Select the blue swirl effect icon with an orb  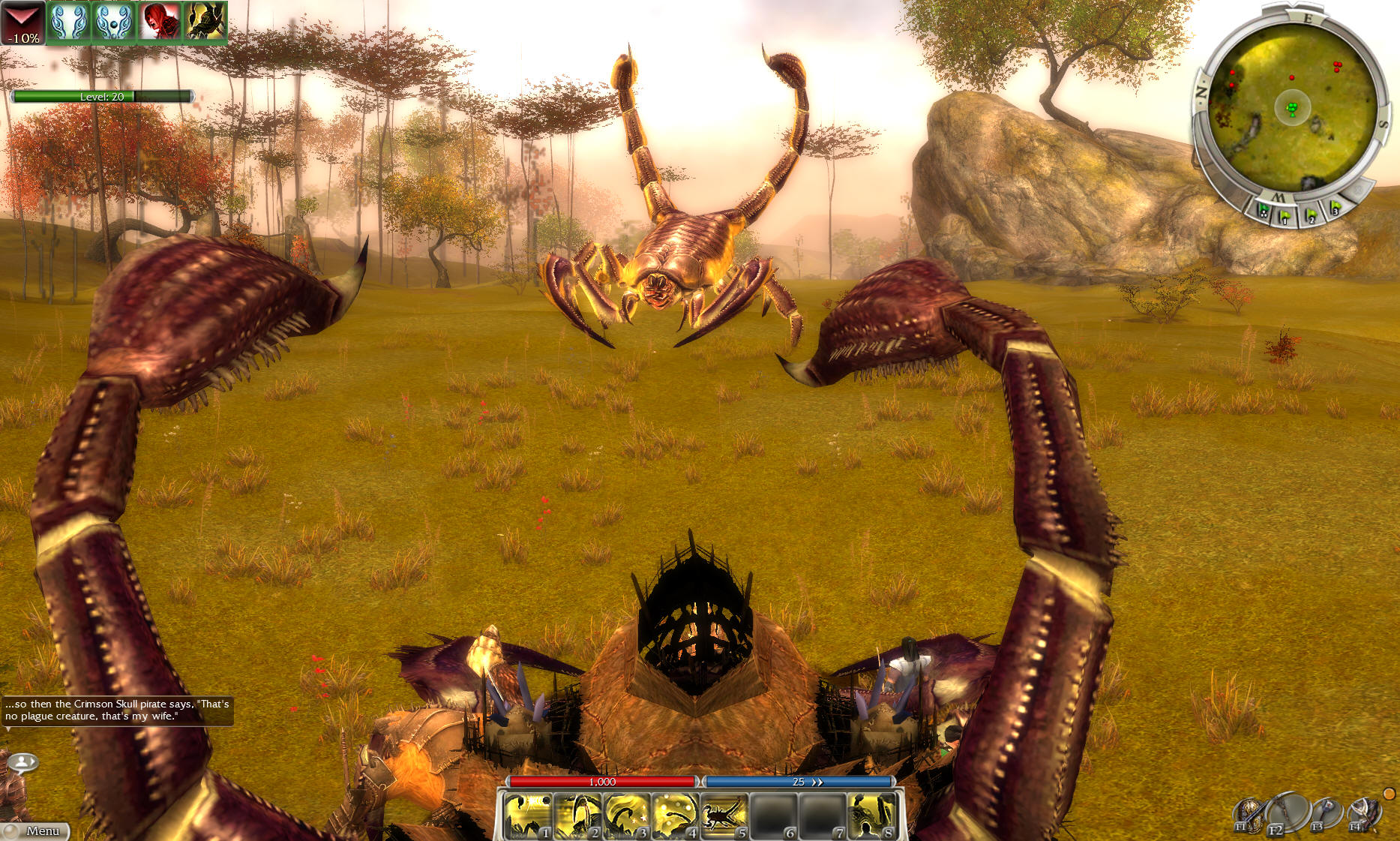click(x=114, y=22)
